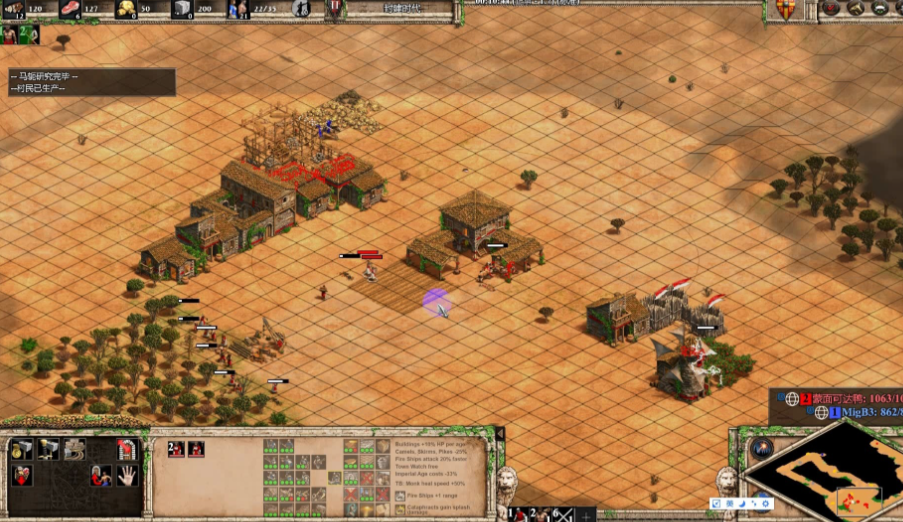Select the hammer build command icon
Screen dimensions: 903x522
pyautogui.click(x=47, y=449)
